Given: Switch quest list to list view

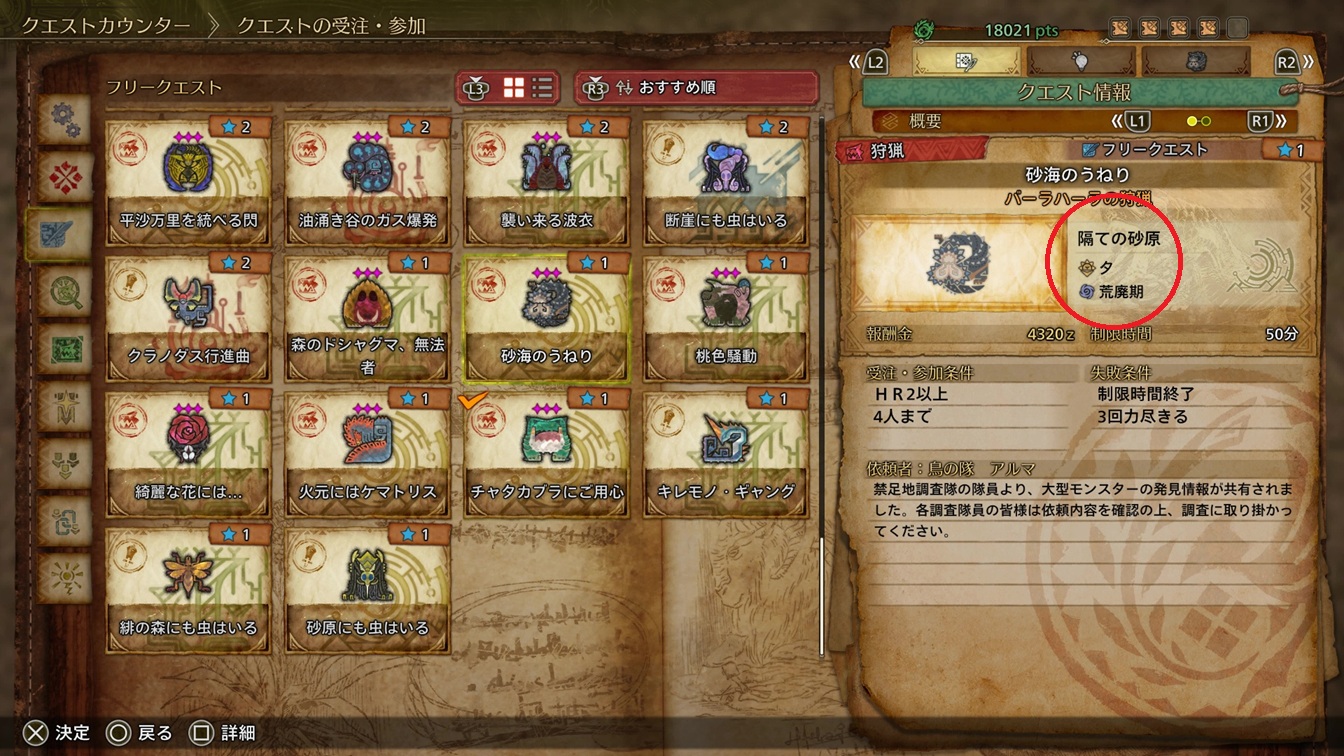Looking at the screenshot, I should pyautogui.click(x=542, y=88).
